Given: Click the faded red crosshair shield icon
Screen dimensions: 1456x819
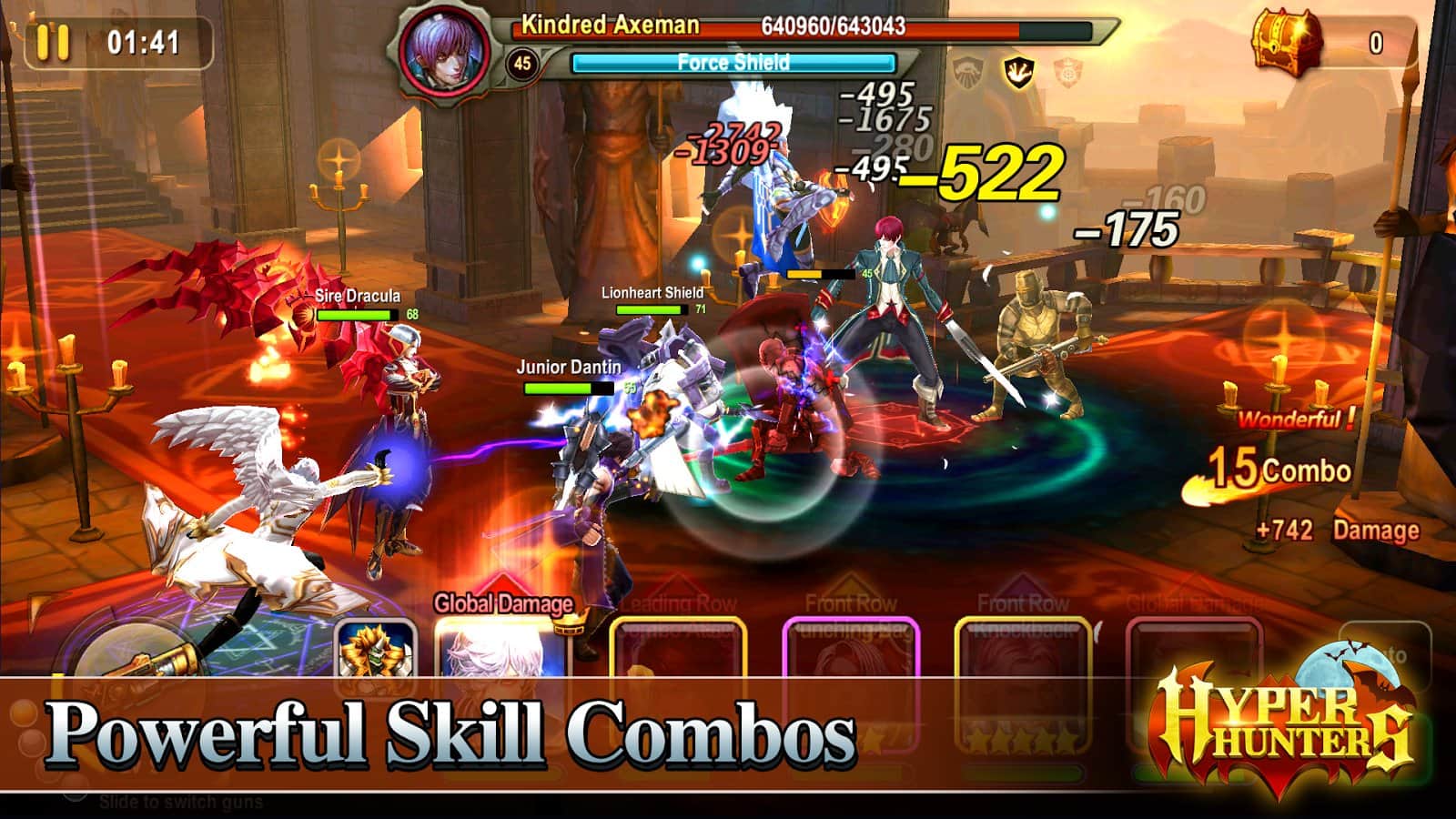Looking at the screenshot, I should tap(1067, 71).
